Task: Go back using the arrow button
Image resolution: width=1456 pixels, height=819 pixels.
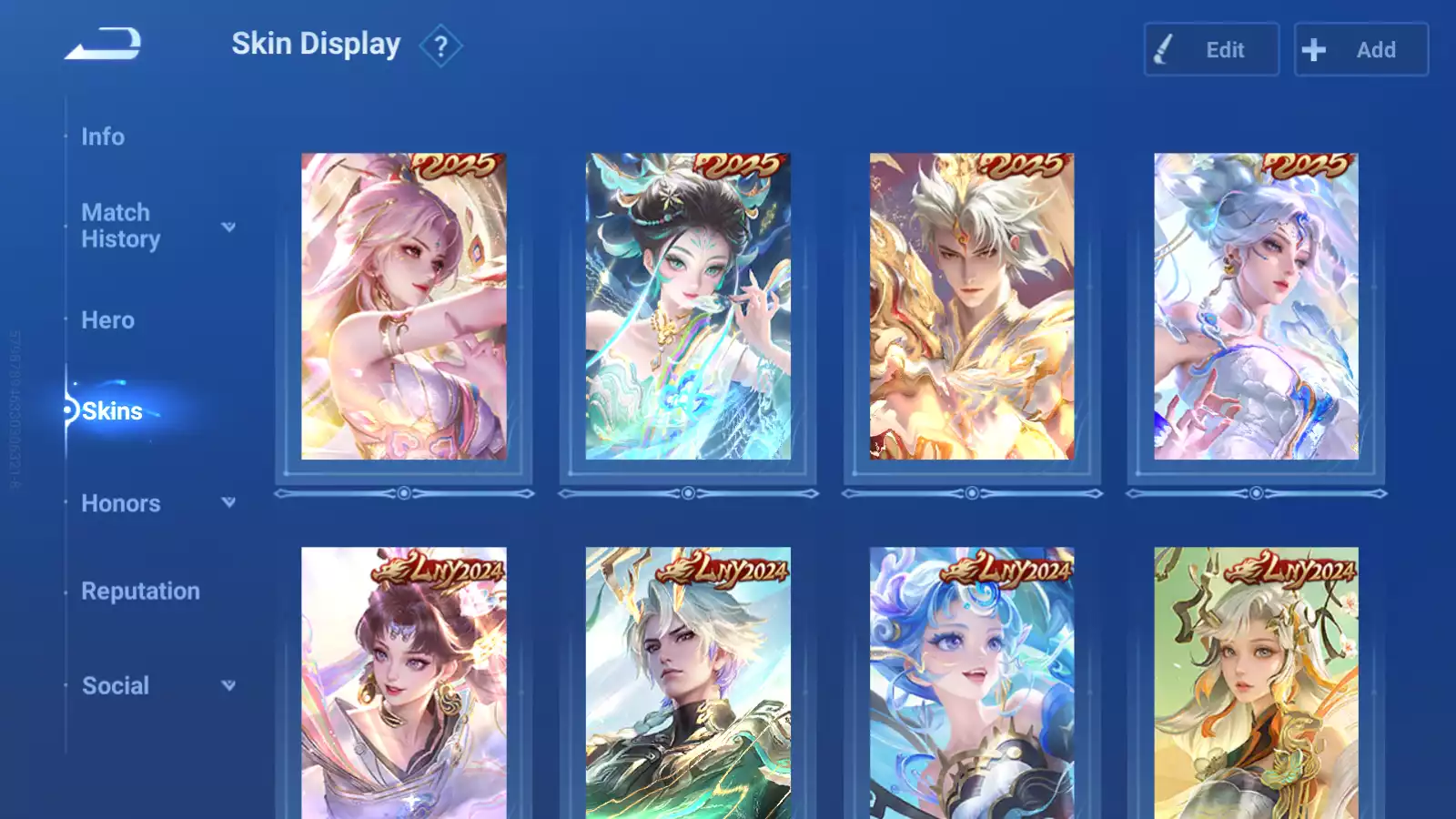Action: tap(103, 44)
